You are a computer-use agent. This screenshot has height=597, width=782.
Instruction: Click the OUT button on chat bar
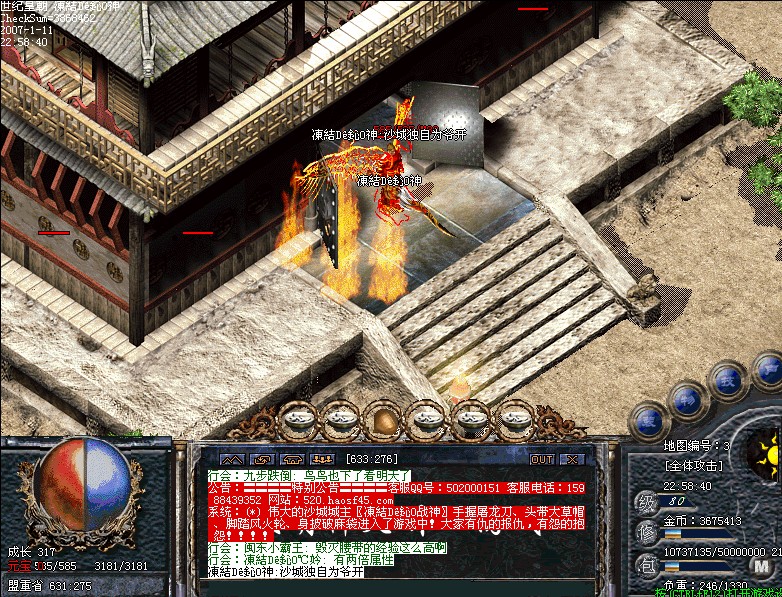(541, 459)
